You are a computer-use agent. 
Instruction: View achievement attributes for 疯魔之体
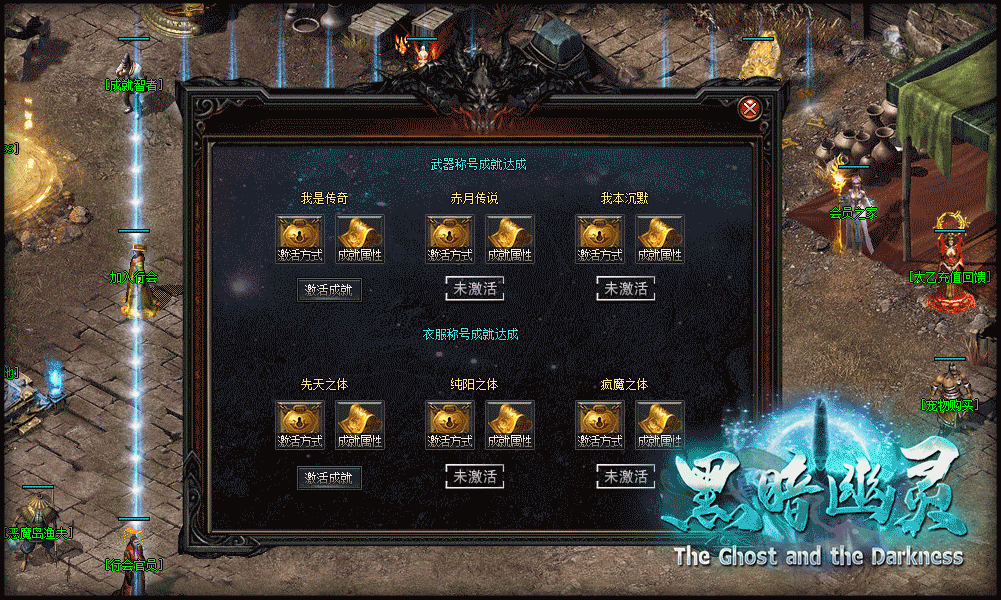click(x=658, y=425)
